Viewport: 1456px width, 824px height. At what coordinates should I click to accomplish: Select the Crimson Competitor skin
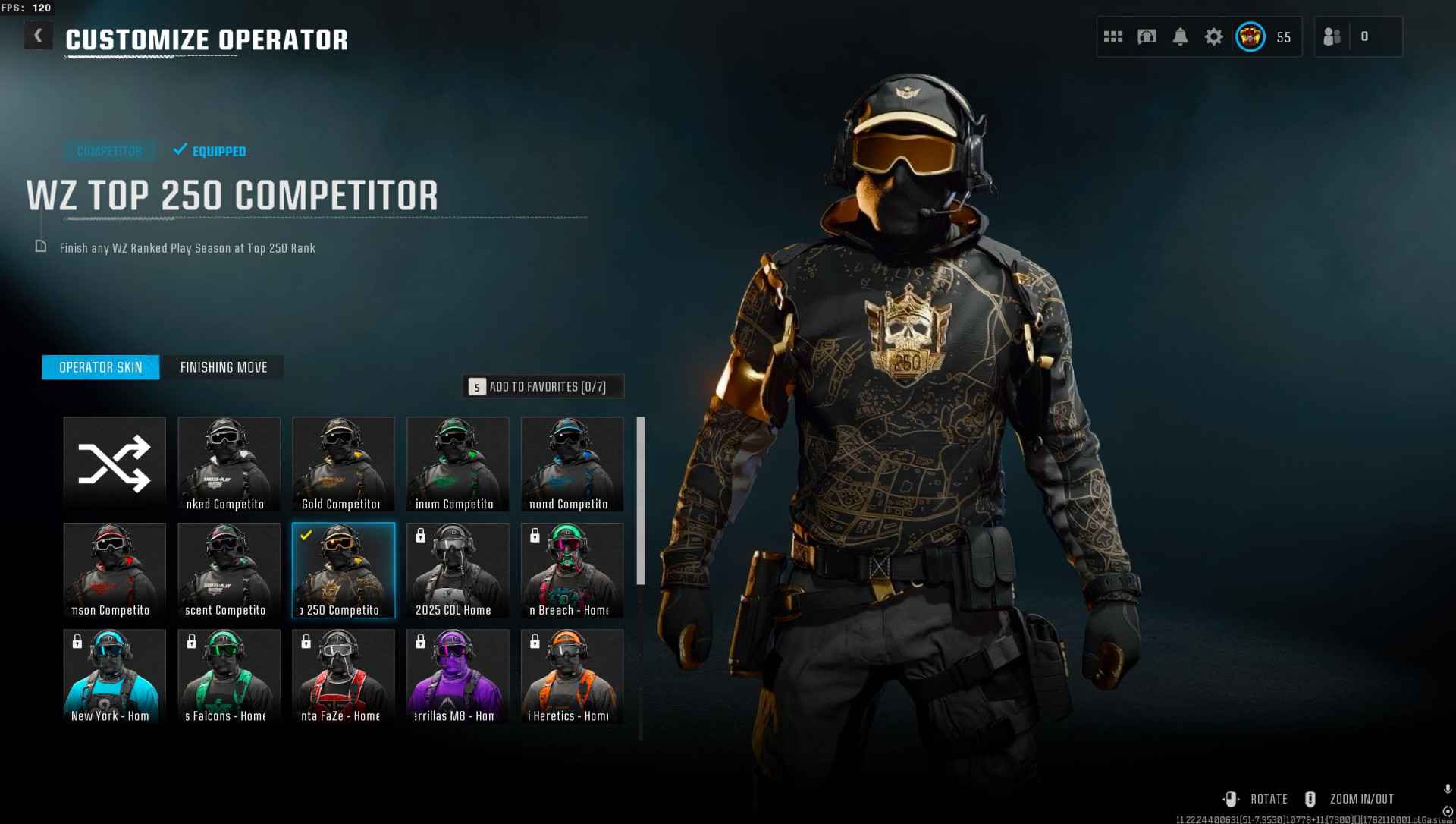pyautogui.click(x=115, y=570)
